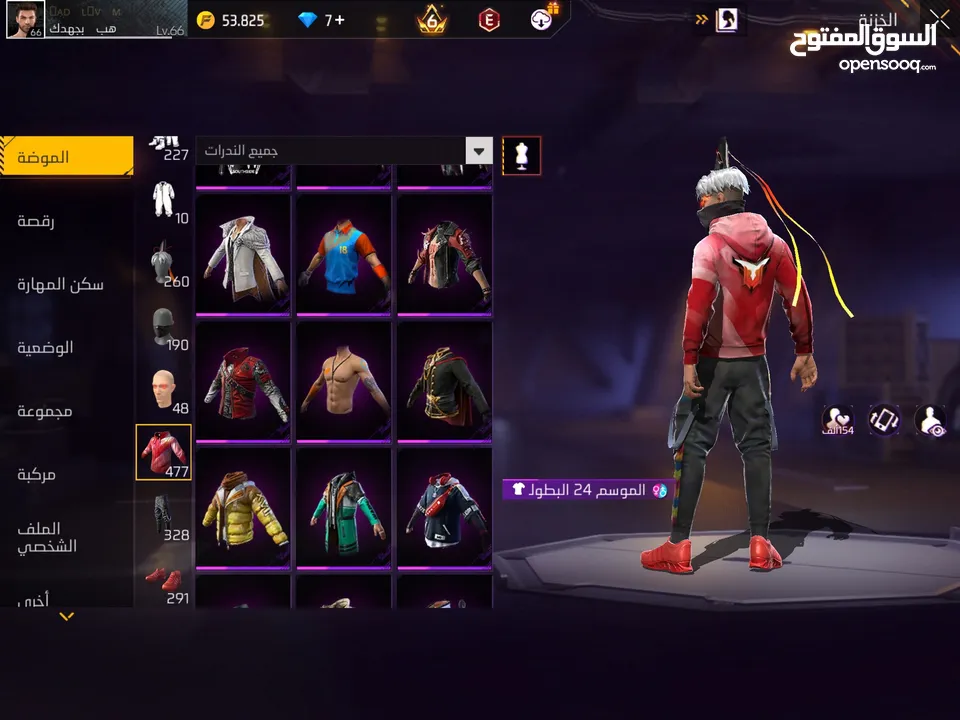The image size is (960, 720).
Task: Toggle the character view eye icon
Action: click(x=930, y=420)
